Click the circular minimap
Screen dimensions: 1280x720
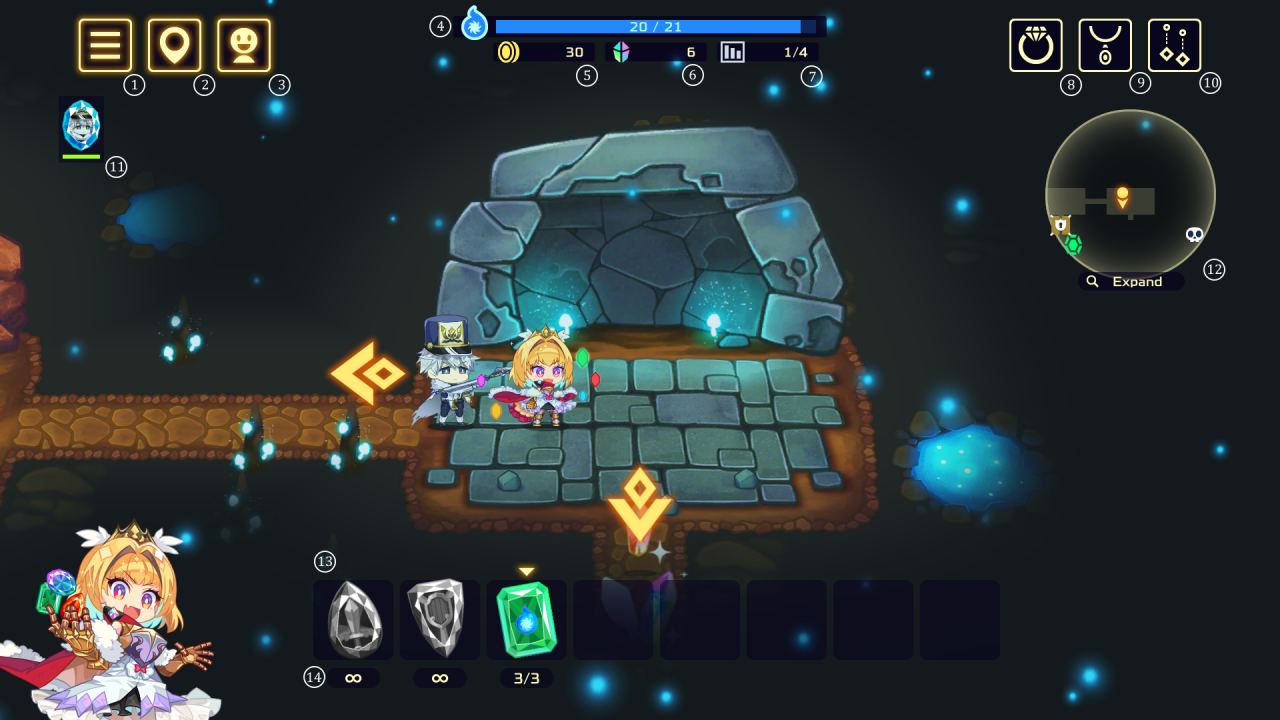point(1130,192)
